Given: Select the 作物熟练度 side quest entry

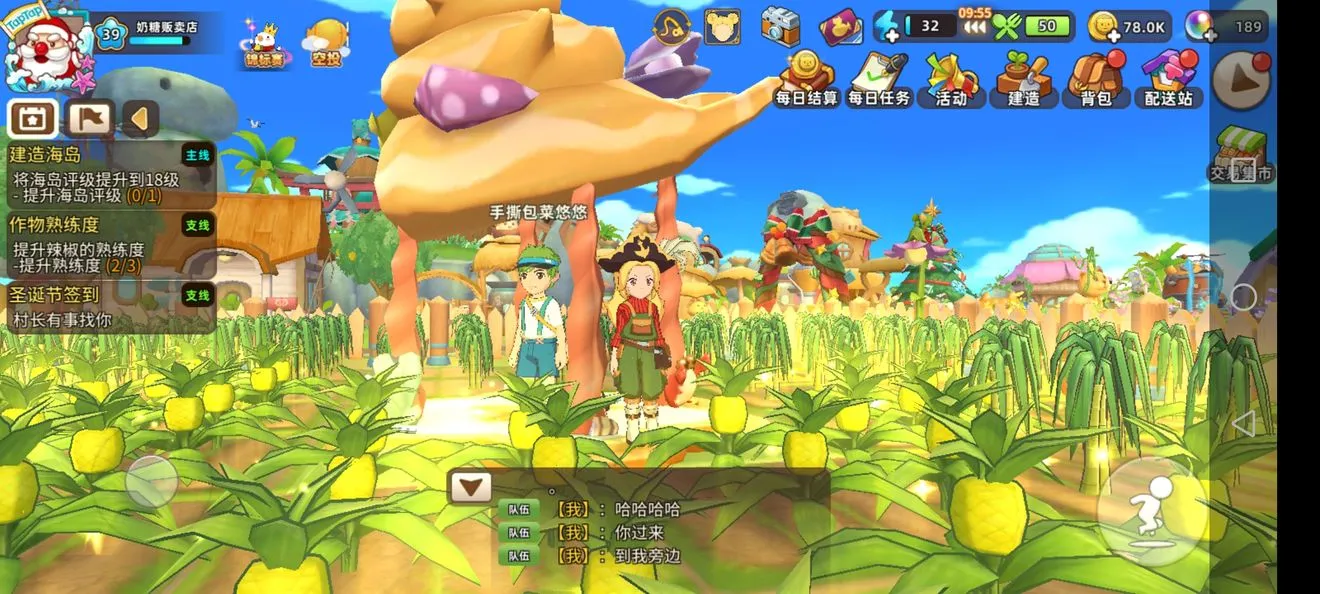Looking at the screenshot, I should click(x=110, y=244).
